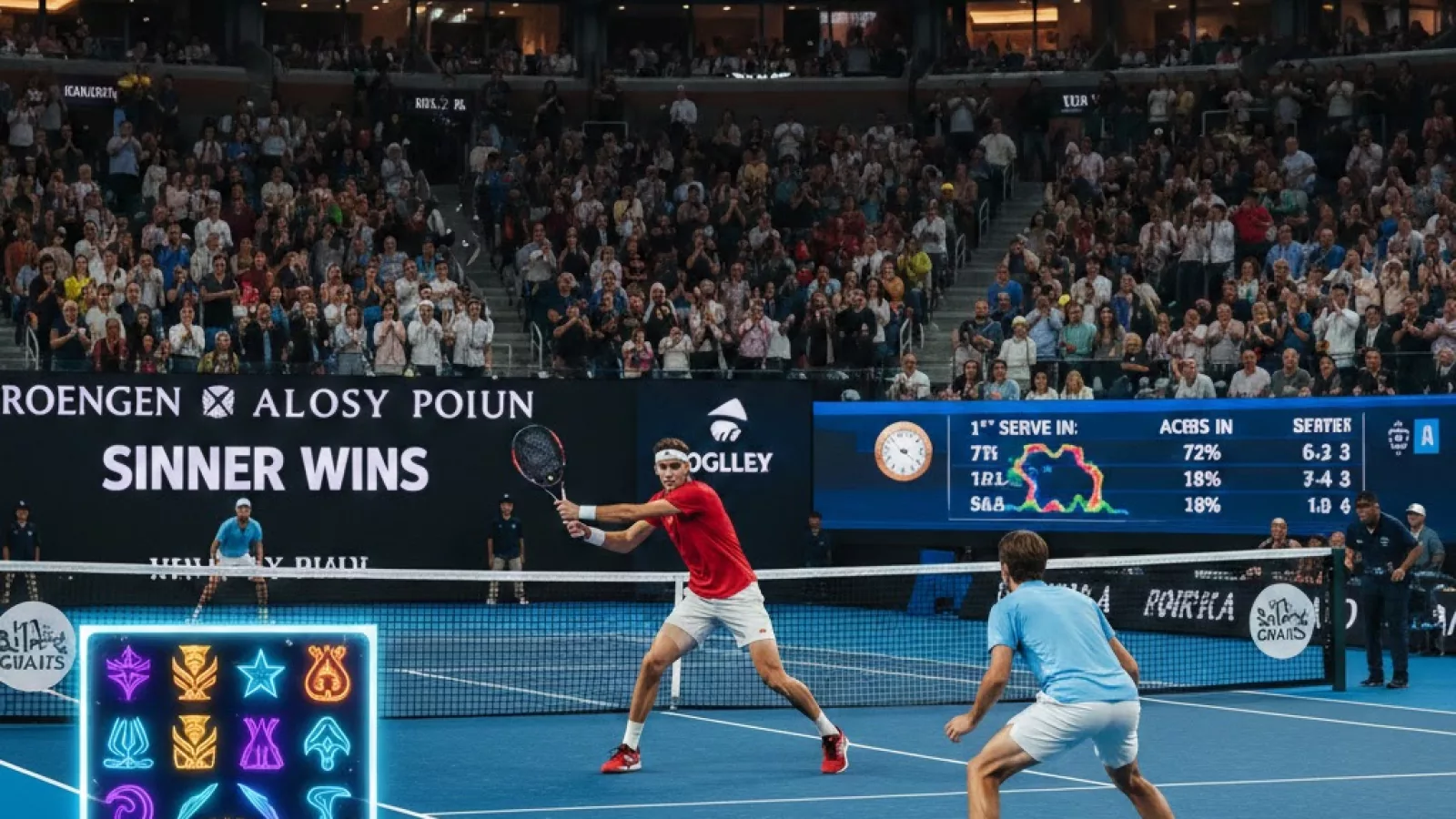The width and height of the screenshot is (1456, 819).
Task: Select the purple tent-shaped symbol
Action: [261, 743]
